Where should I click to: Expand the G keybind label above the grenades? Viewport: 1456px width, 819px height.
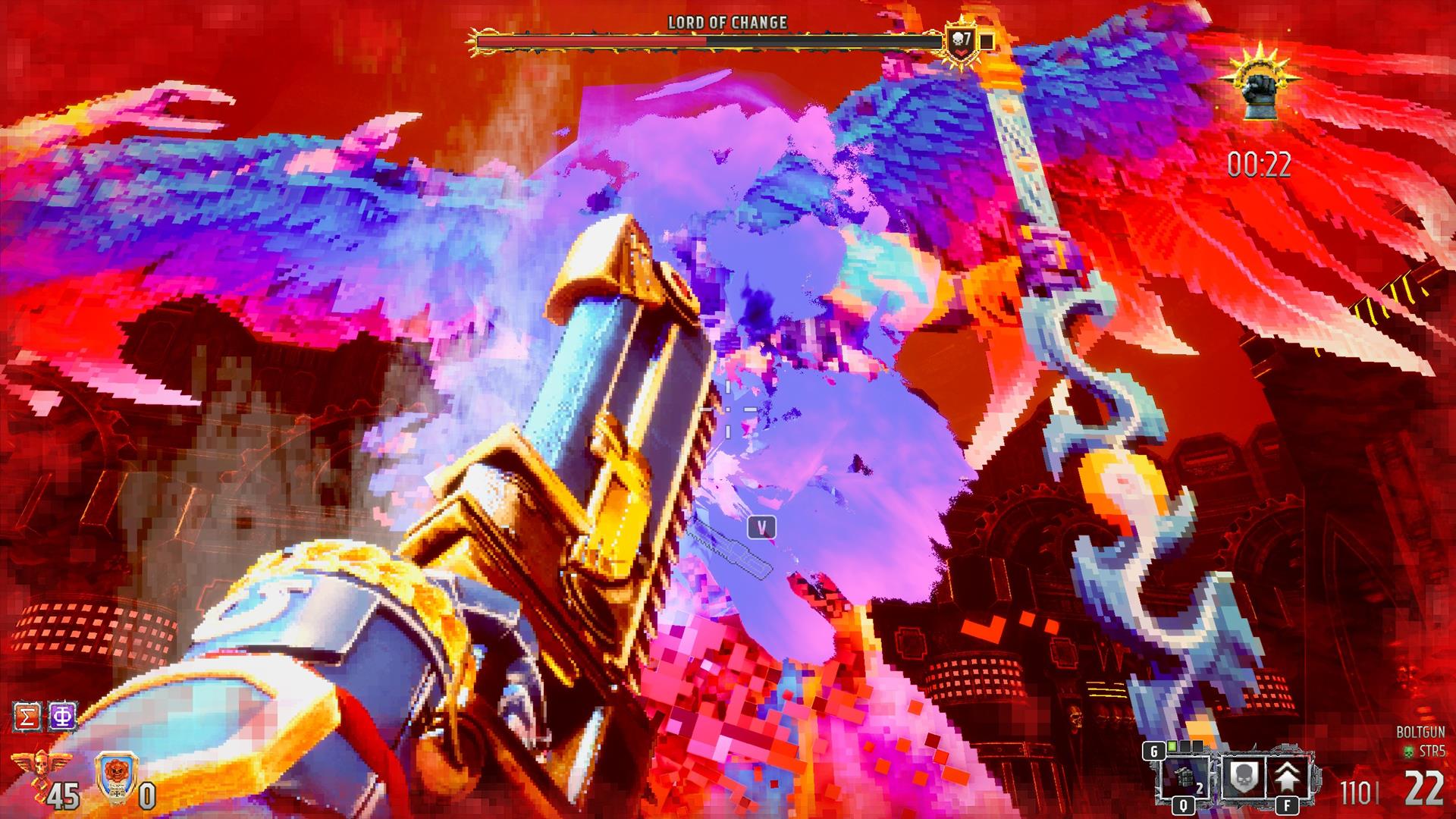coord(1154,750)
